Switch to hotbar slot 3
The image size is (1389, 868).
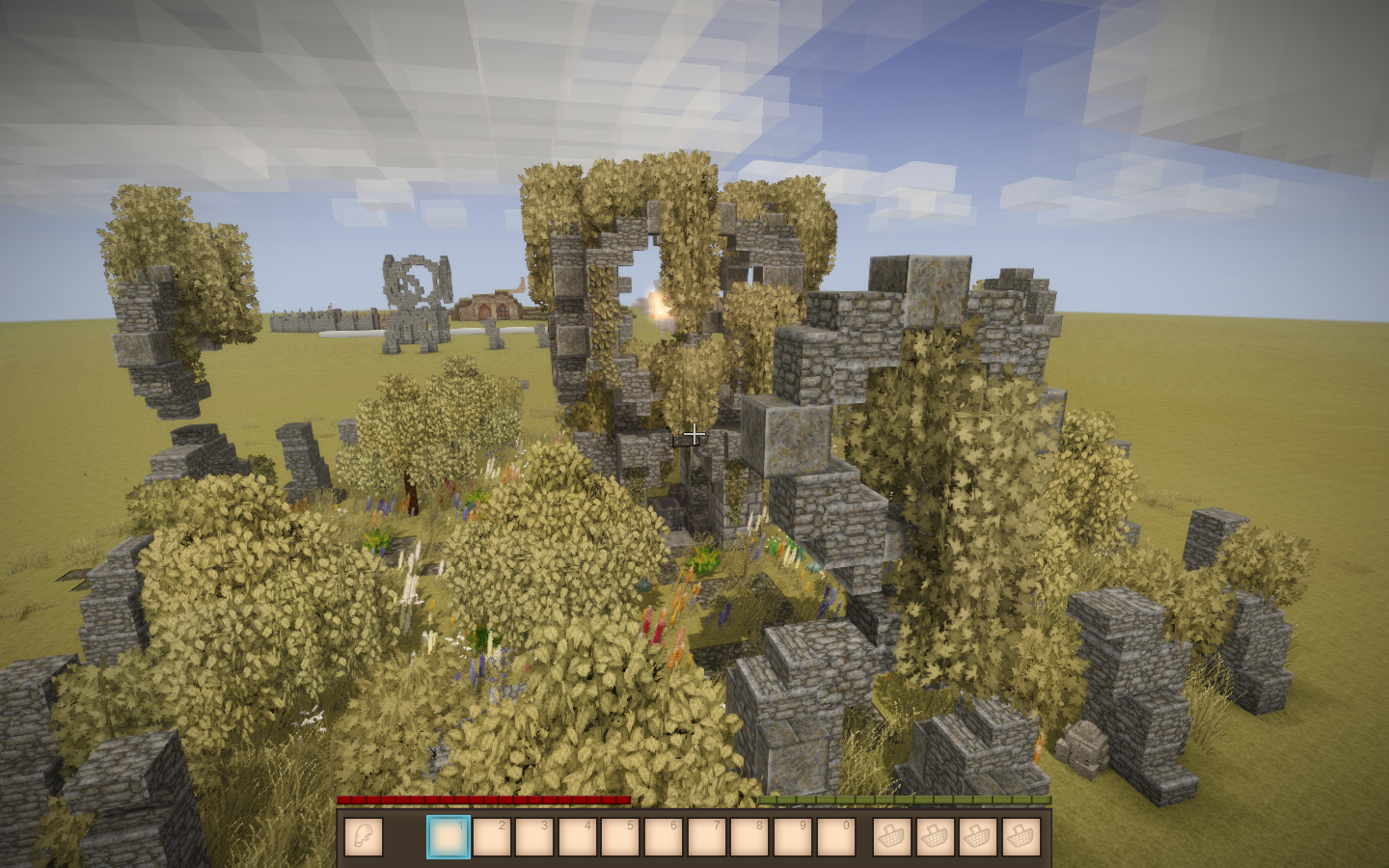(x=534, y=837)
